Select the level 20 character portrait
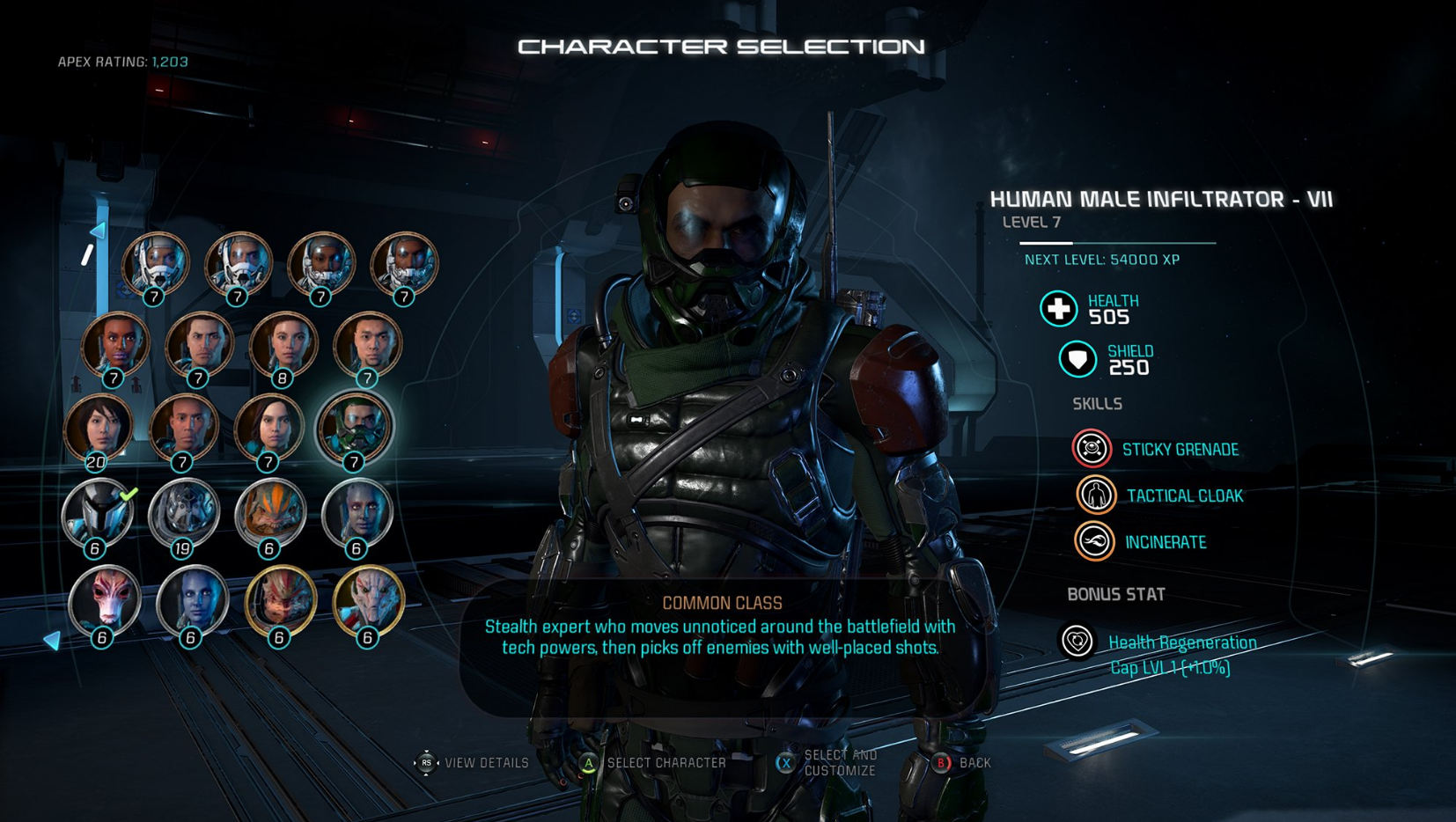The width and height of the screenshot is (1456, 822). pyautogui.click(x=100, y=428)
